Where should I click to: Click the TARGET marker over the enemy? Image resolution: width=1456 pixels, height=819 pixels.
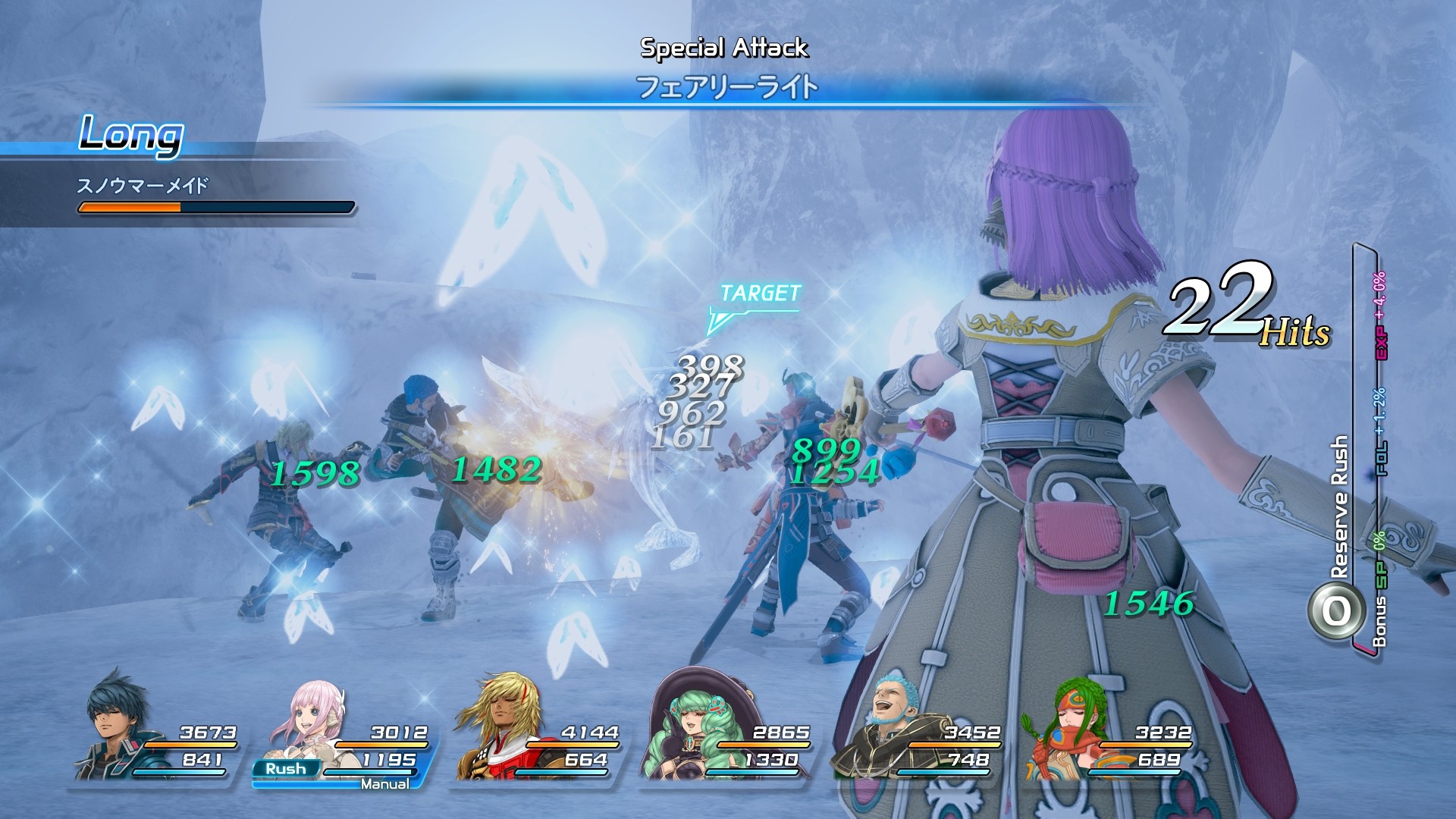[x=758, y=296]
